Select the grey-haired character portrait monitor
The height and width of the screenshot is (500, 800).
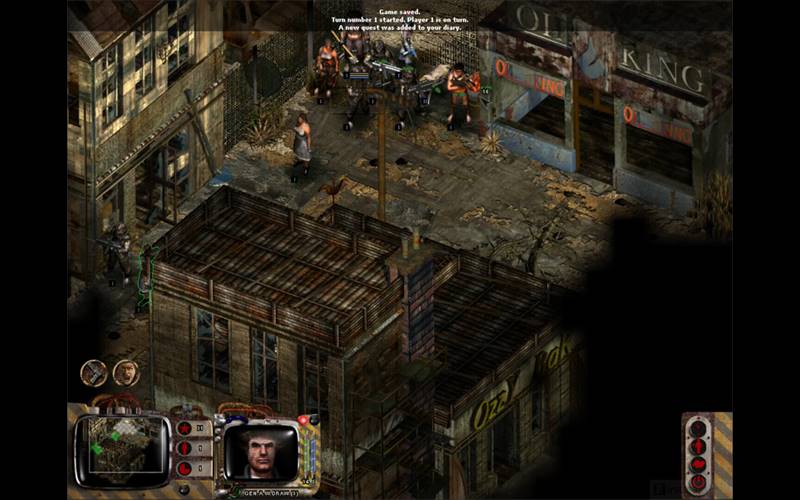[260, 451]
